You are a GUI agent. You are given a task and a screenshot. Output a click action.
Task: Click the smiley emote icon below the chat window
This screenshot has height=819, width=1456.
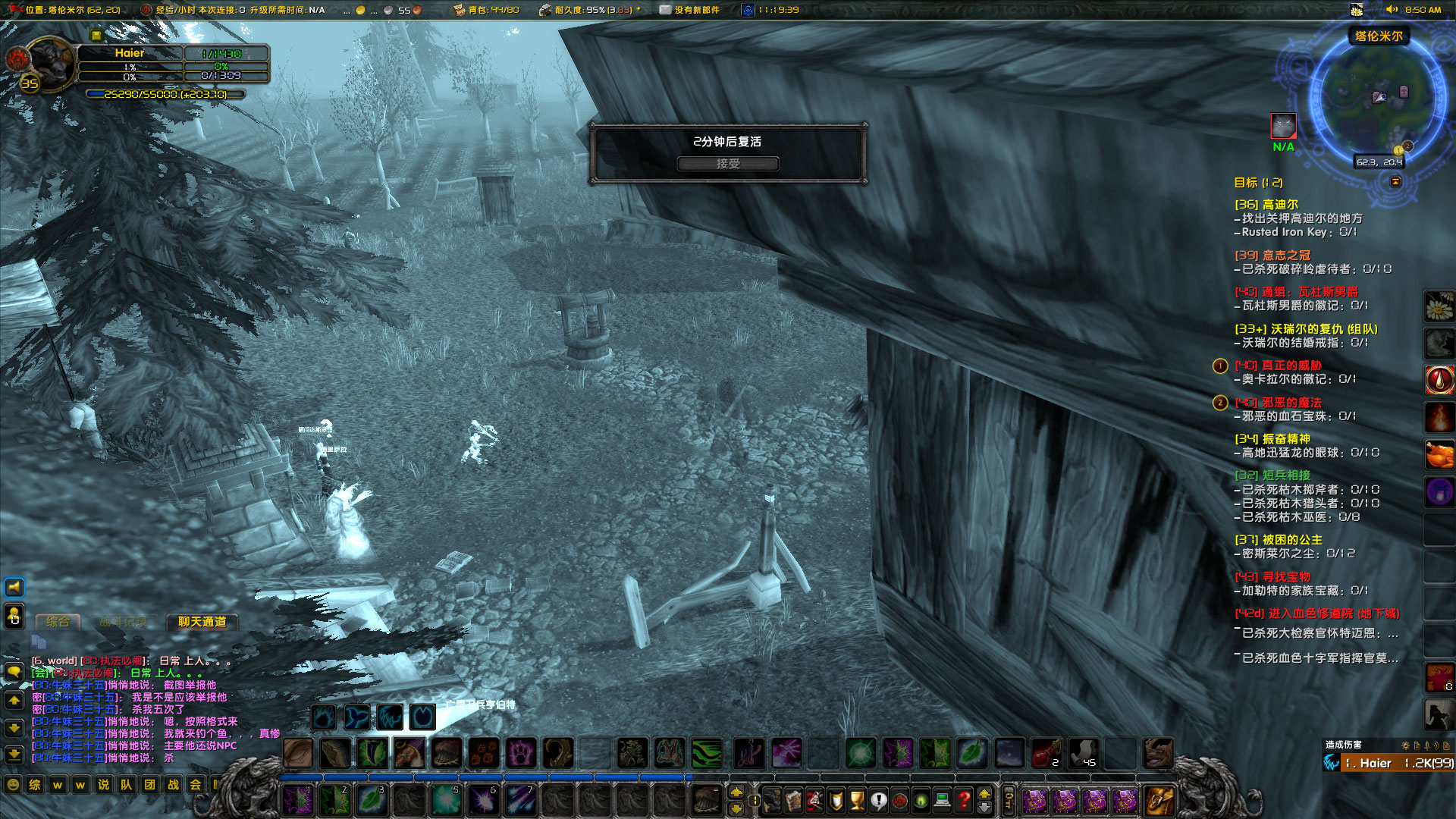click(x=12, y=785)
